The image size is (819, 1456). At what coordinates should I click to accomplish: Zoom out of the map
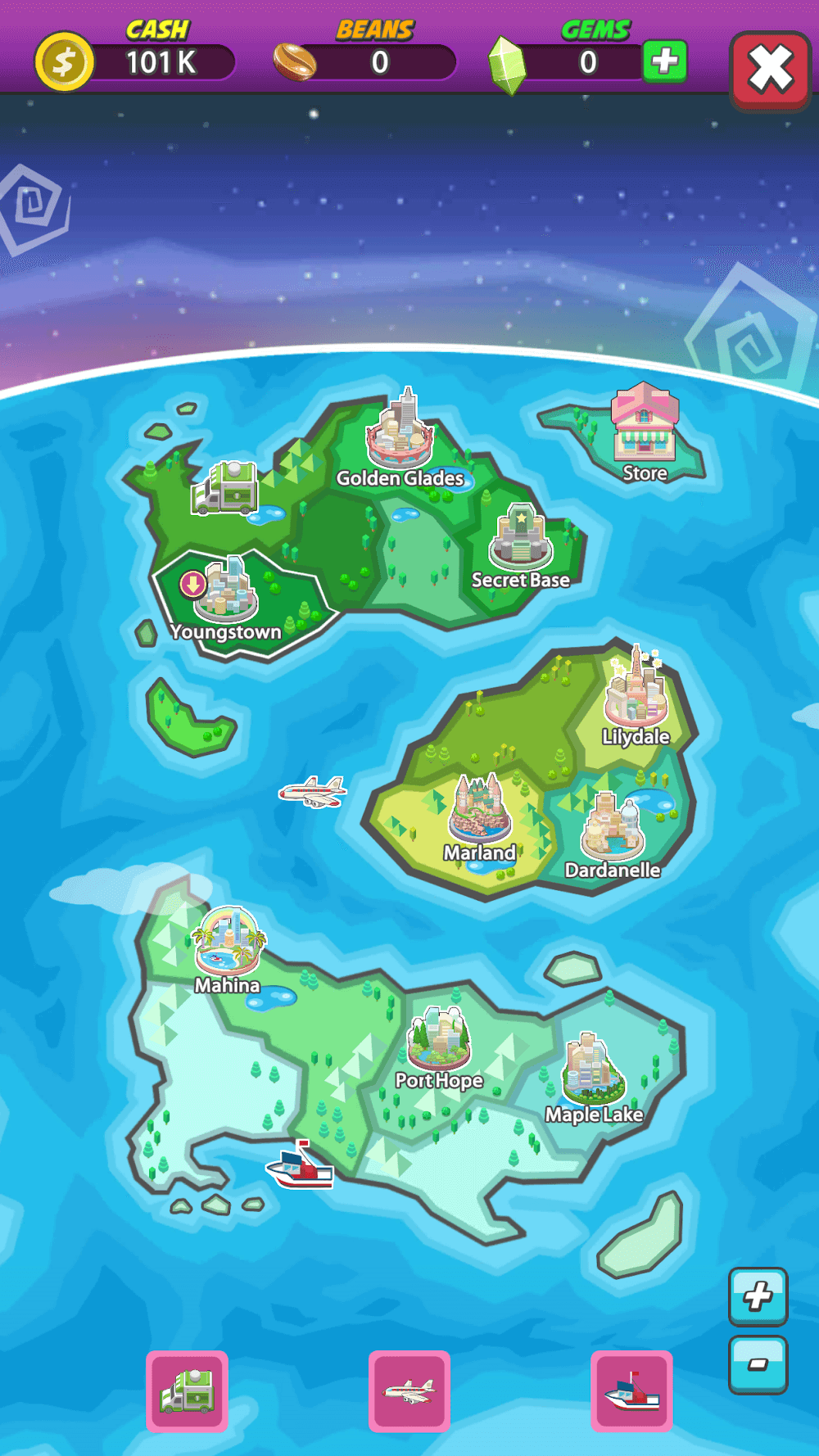758,1364
